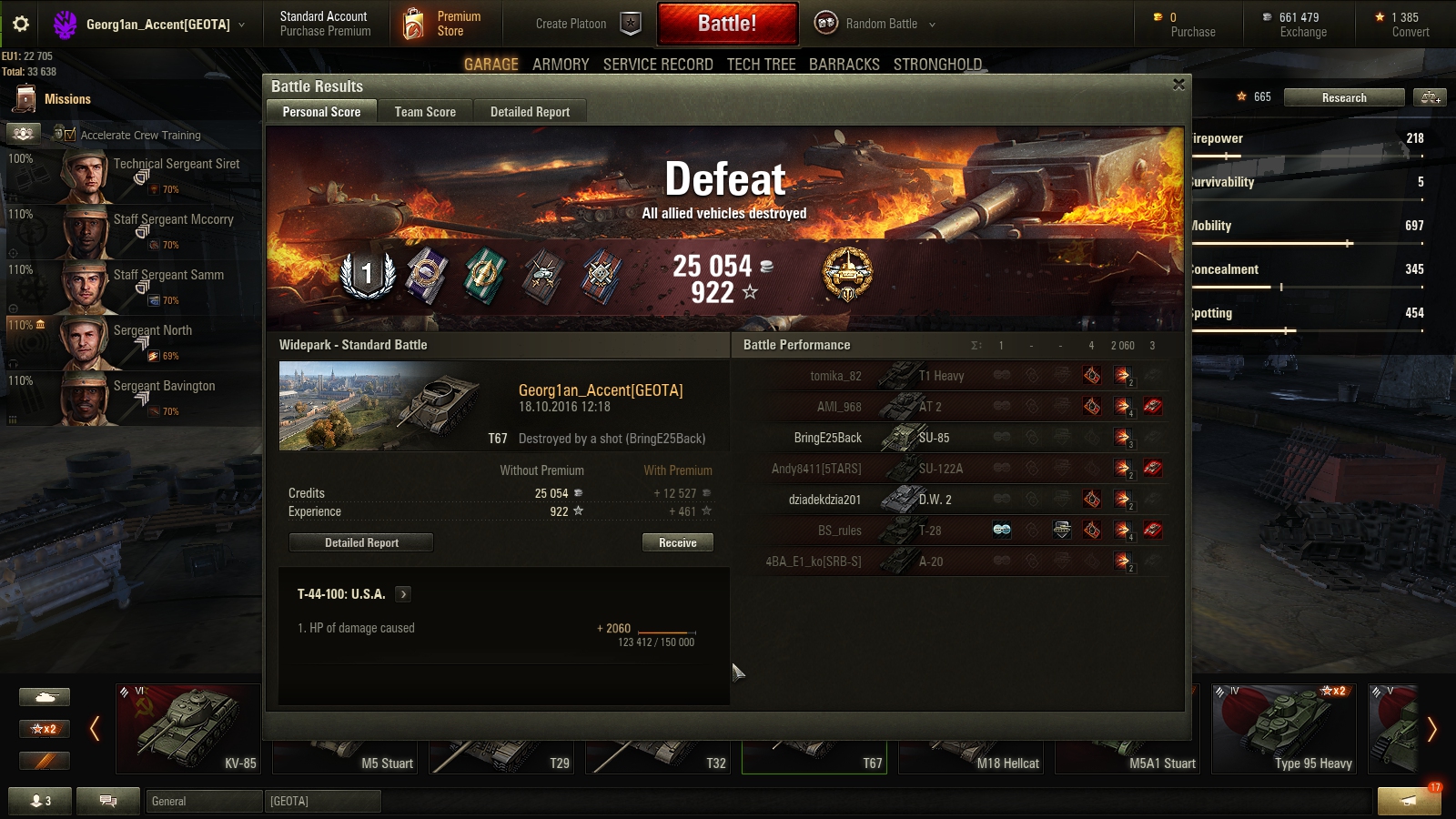Switch to the Team Score tab

tap(425, 112)
